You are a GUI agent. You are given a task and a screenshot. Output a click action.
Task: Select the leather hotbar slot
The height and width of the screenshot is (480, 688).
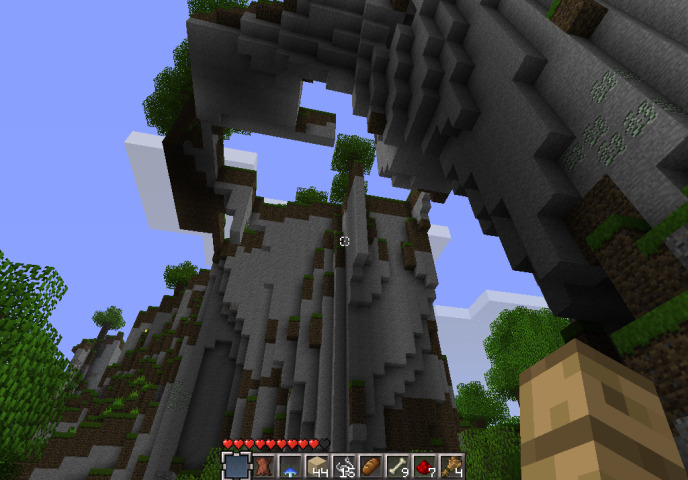click(x=264, y=466)
